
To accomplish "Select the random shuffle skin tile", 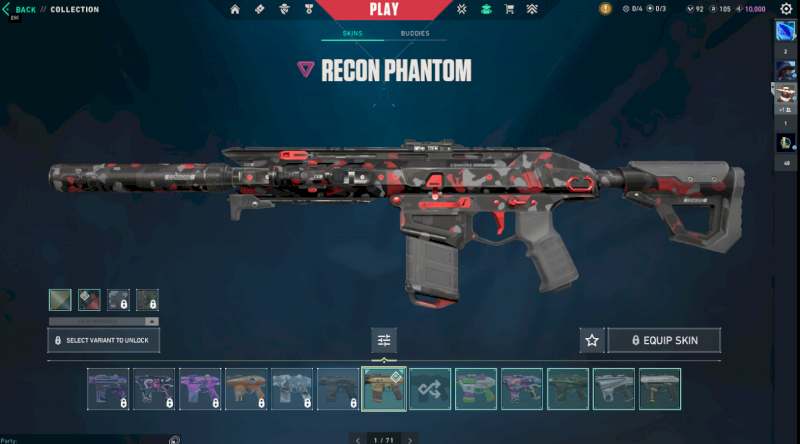I will click(x=430, y=389).
